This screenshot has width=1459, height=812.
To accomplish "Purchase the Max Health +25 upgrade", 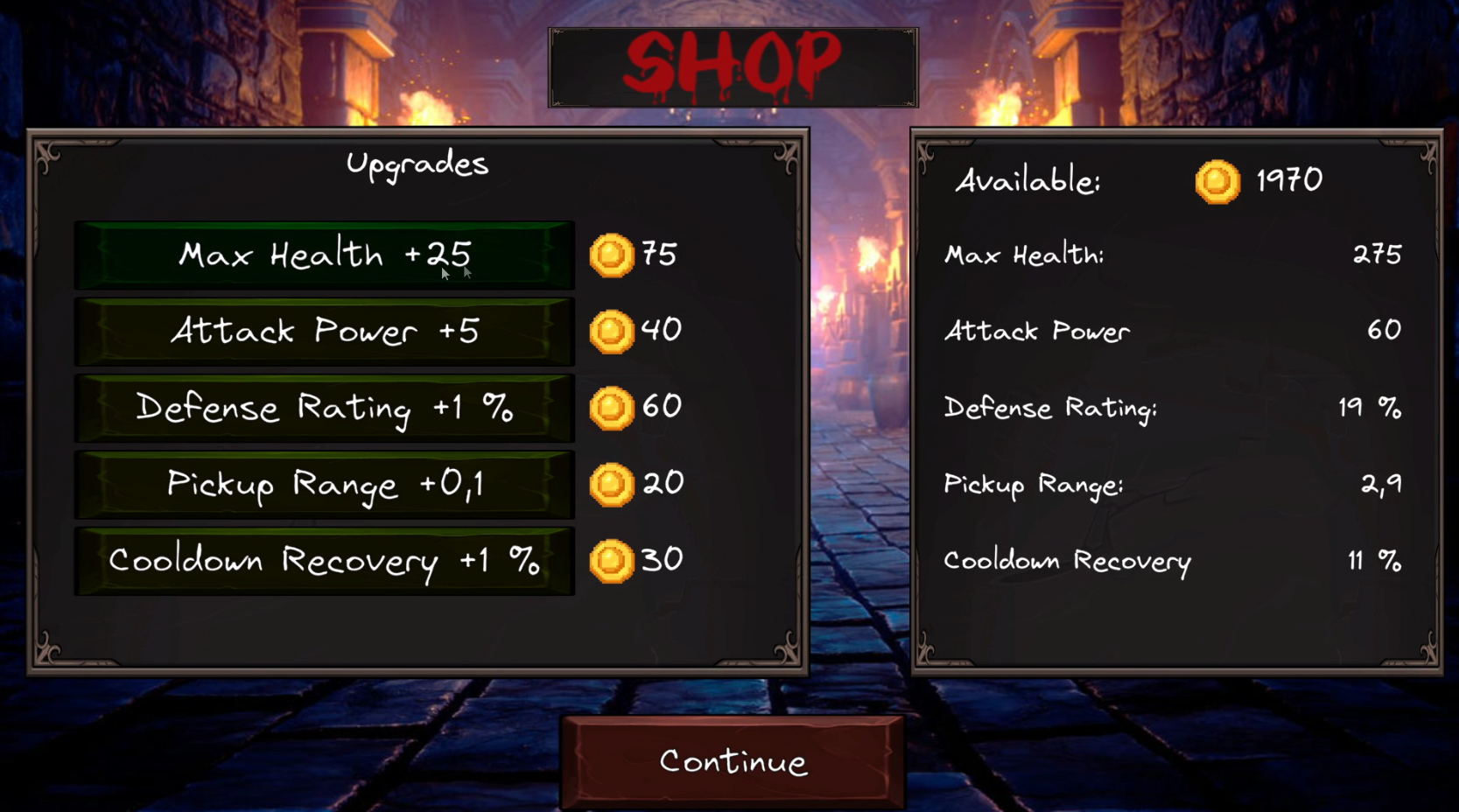I will (325, 255).
